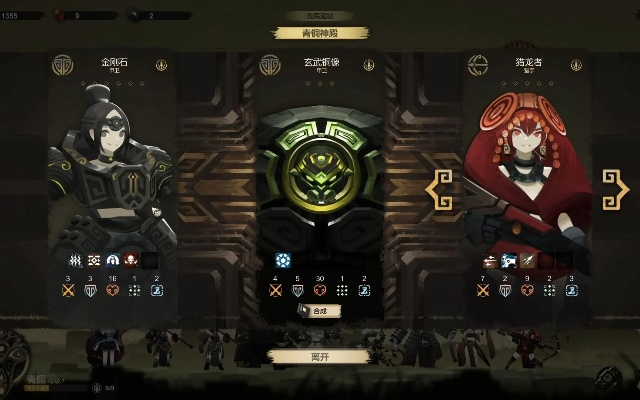Go to the next character with right arrow
The width and height of the screenshot is (640, 400).
click(614, 186)
